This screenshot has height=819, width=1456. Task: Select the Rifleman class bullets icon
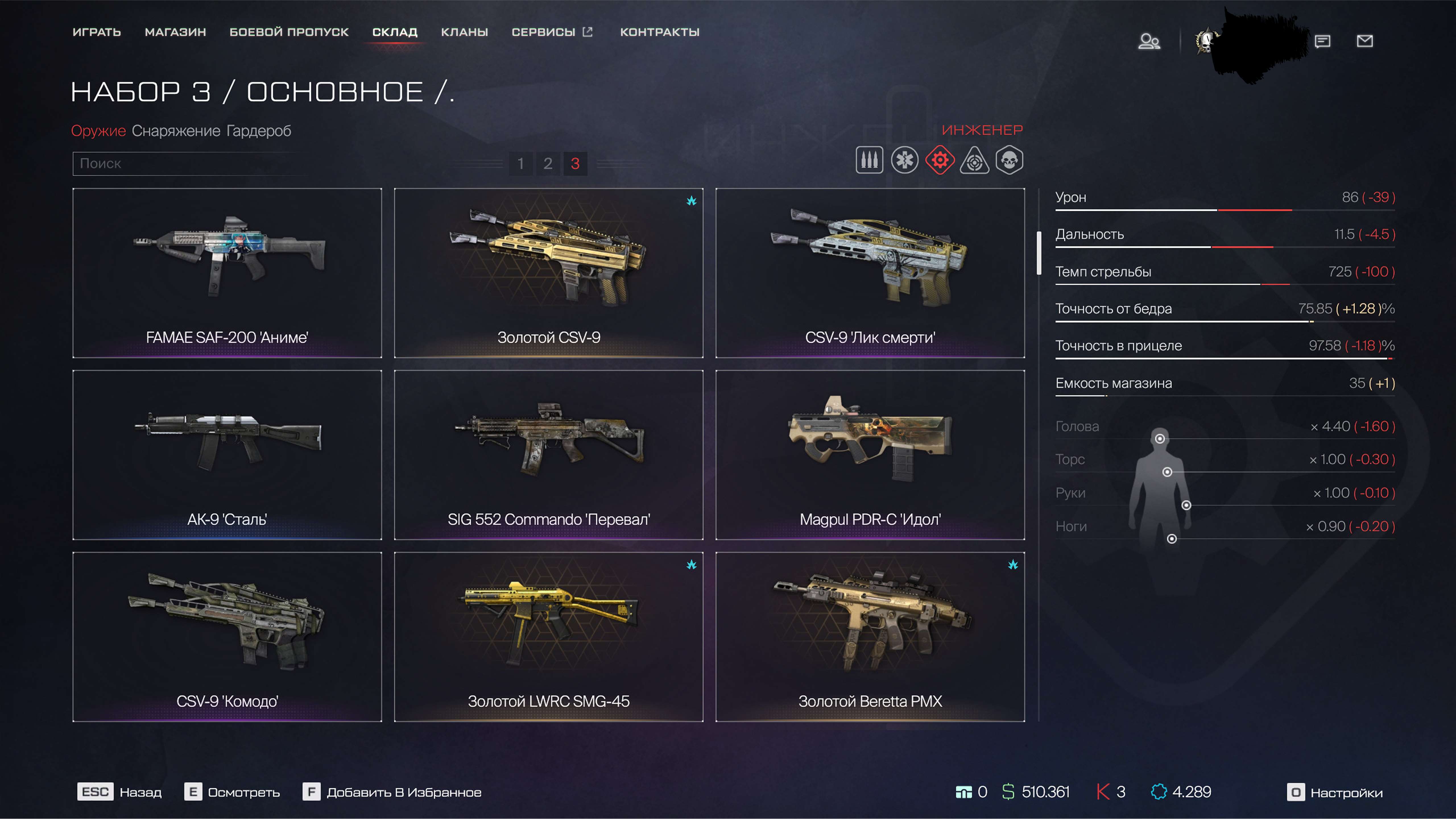click(x=869, y=161)
